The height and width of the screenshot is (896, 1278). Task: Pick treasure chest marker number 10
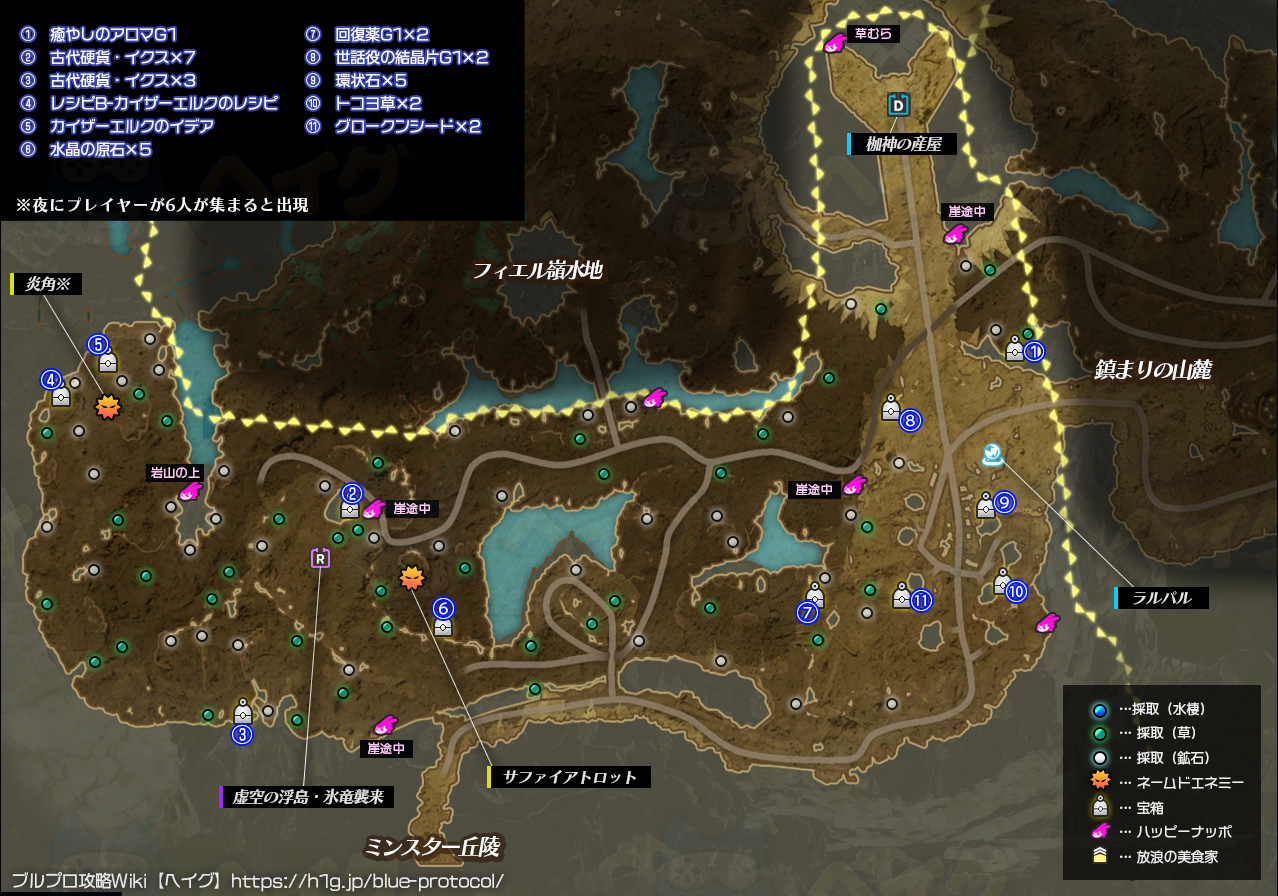[1003, 580]
